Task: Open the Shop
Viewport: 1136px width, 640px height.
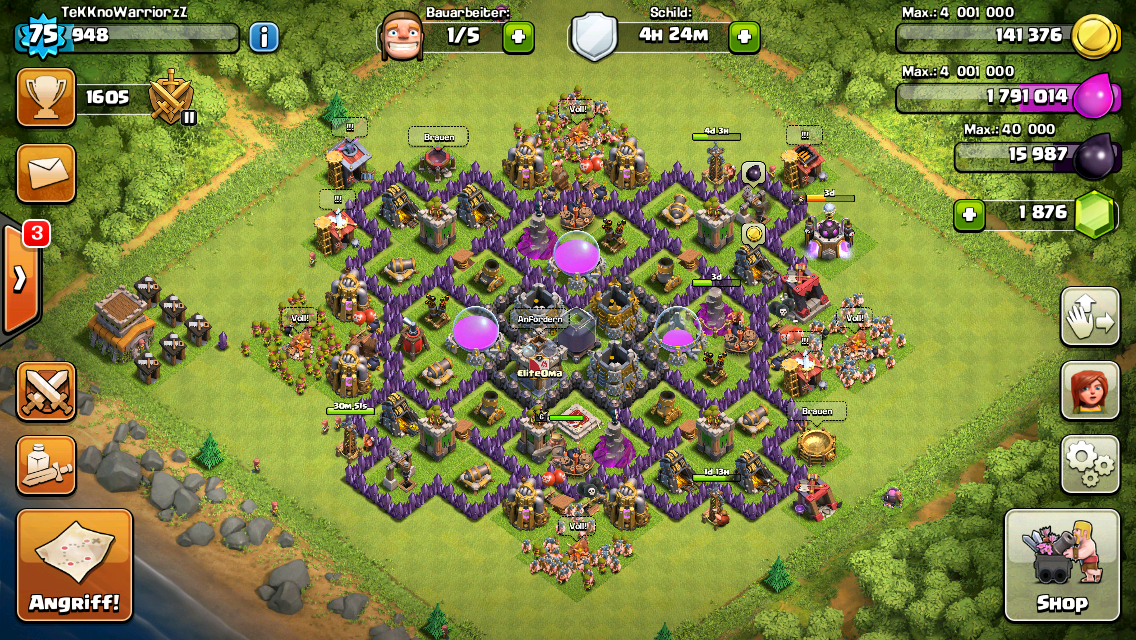Action: pos(1061,566)
